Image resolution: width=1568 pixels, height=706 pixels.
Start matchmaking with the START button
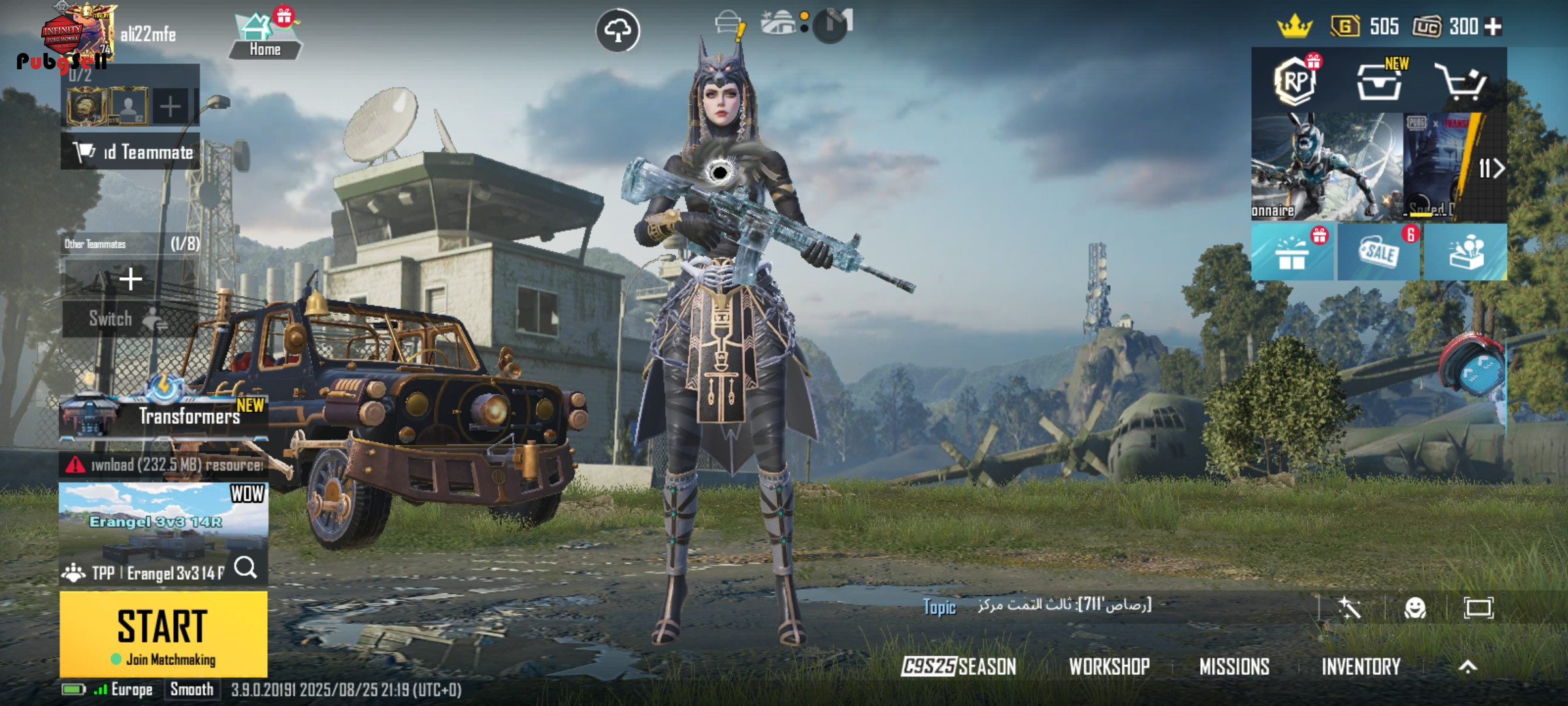(163, 633)
